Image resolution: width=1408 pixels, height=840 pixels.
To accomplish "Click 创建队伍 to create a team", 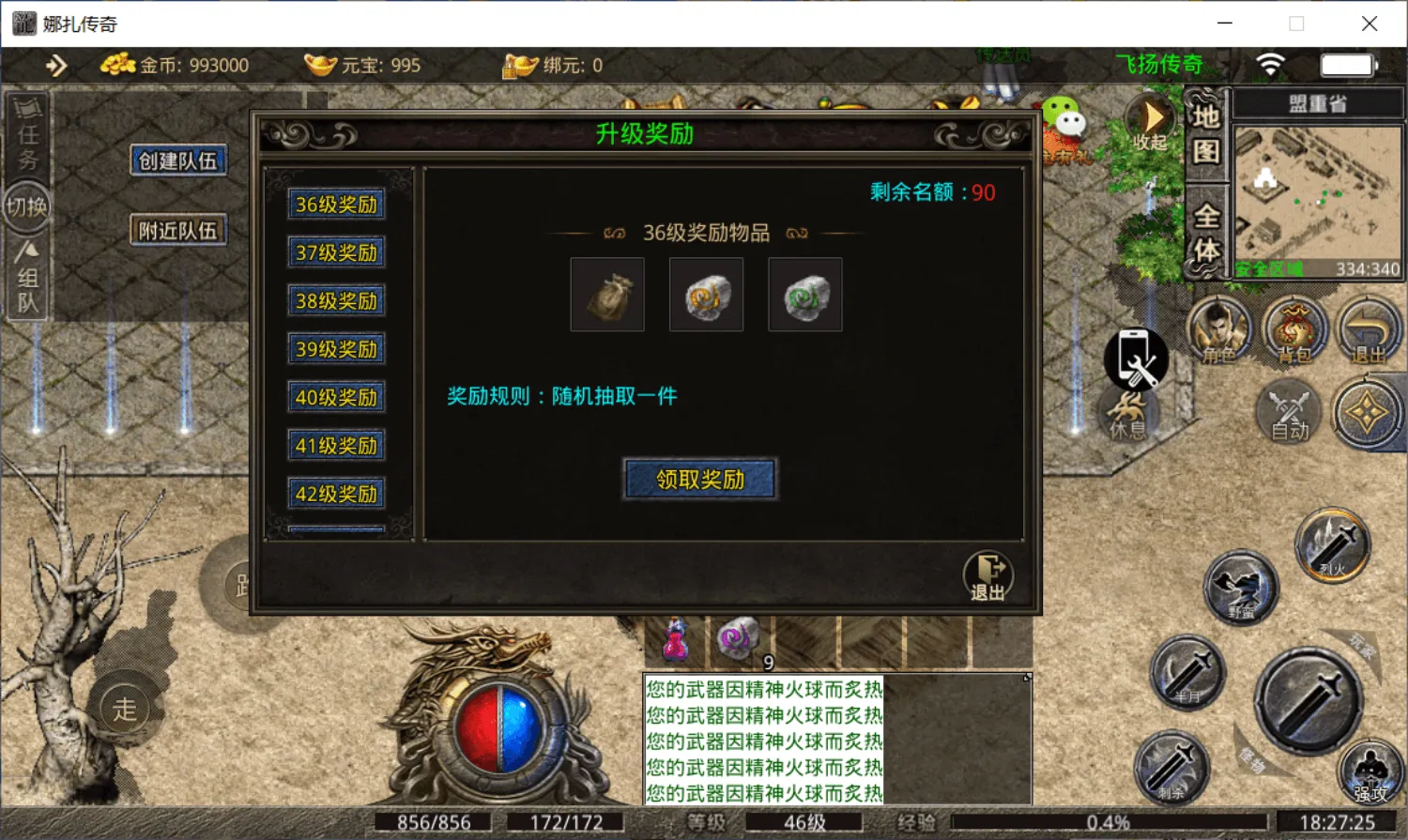I will pos(178,160).
